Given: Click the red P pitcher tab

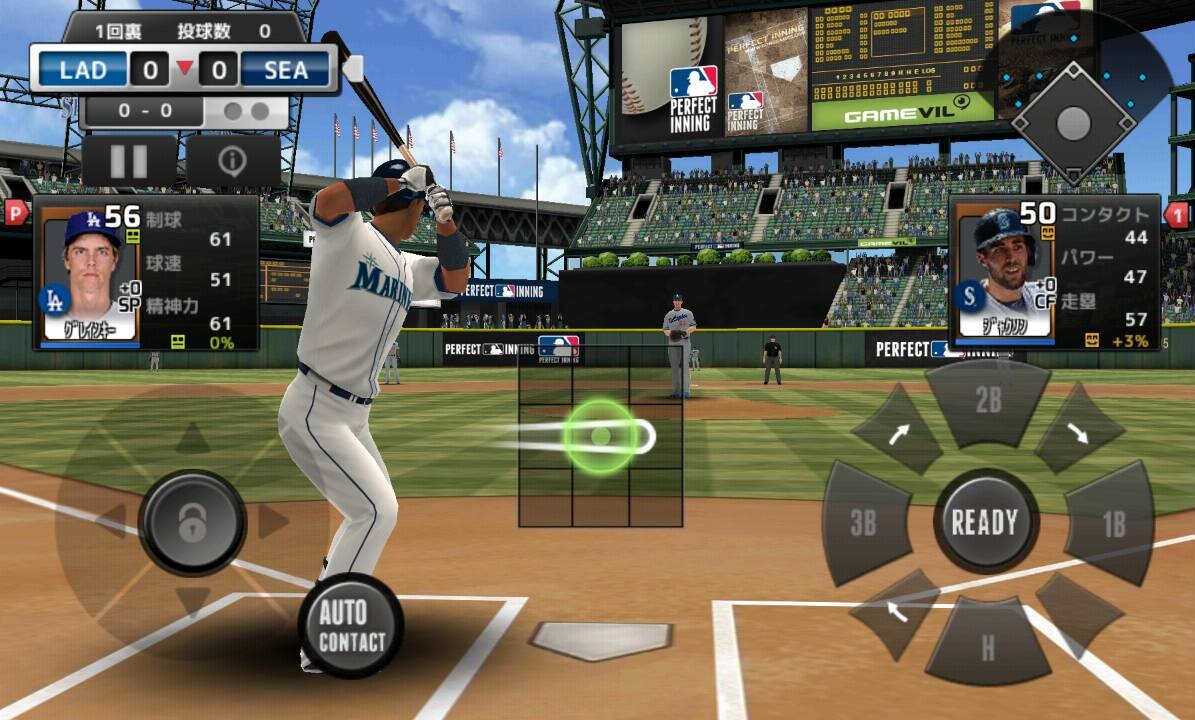Looking at the screenshot, I should point(17,212).
